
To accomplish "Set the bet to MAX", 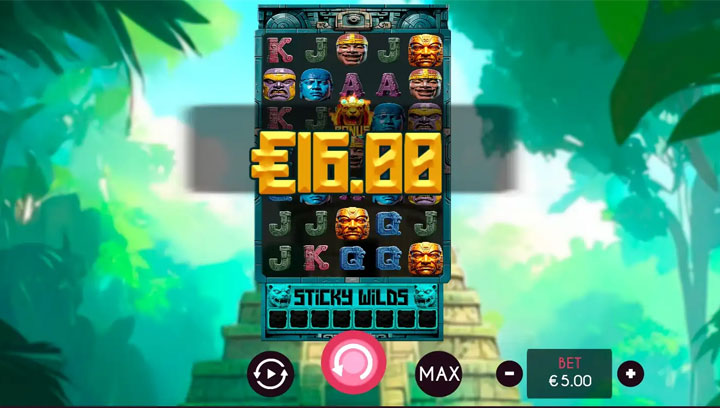I will tap(439, 374).
